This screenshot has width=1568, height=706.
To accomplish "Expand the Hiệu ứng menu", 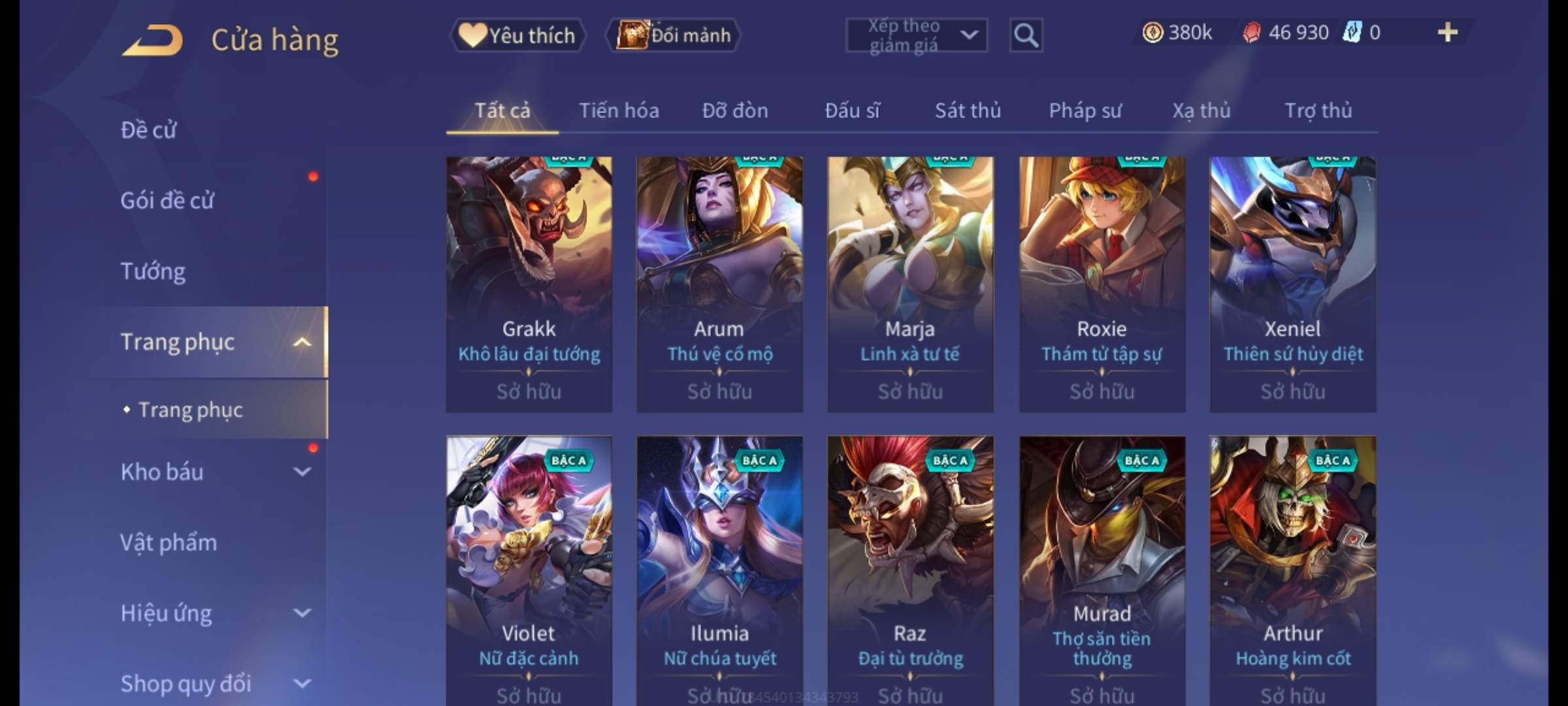I will [214, 613].
